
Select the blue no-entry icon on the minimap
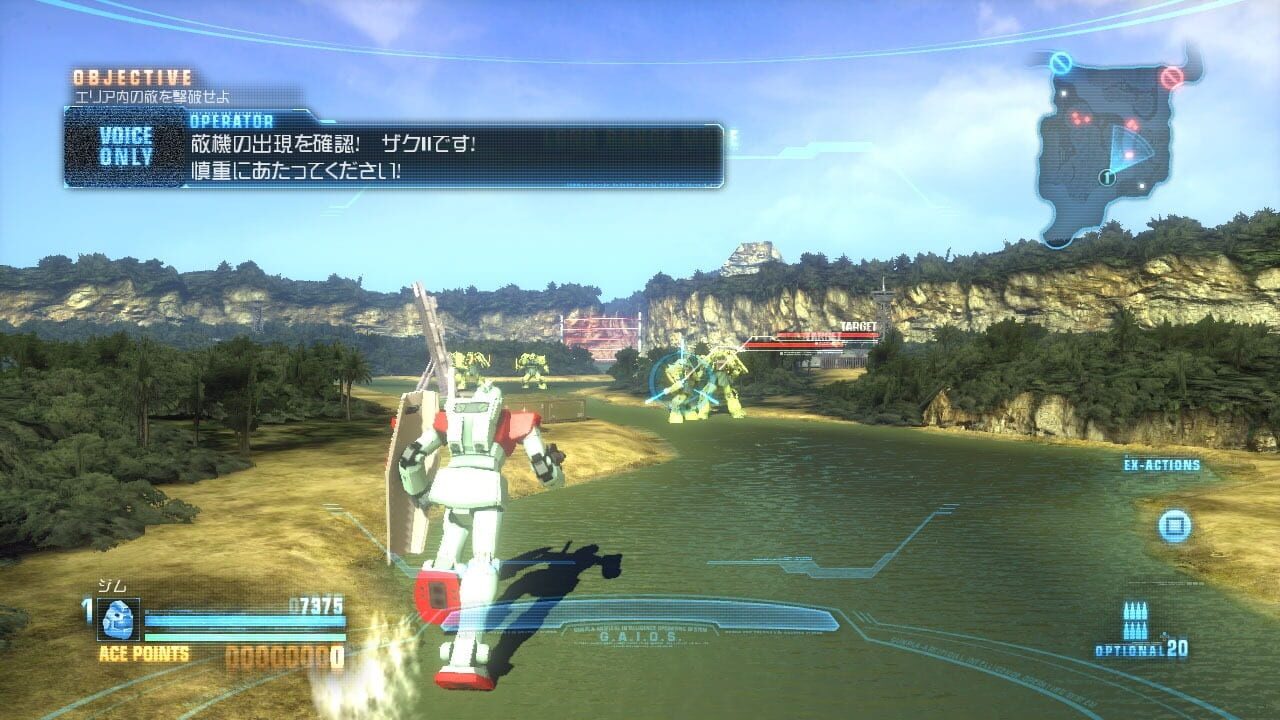pyautogui.click(x=1061, y=62)
